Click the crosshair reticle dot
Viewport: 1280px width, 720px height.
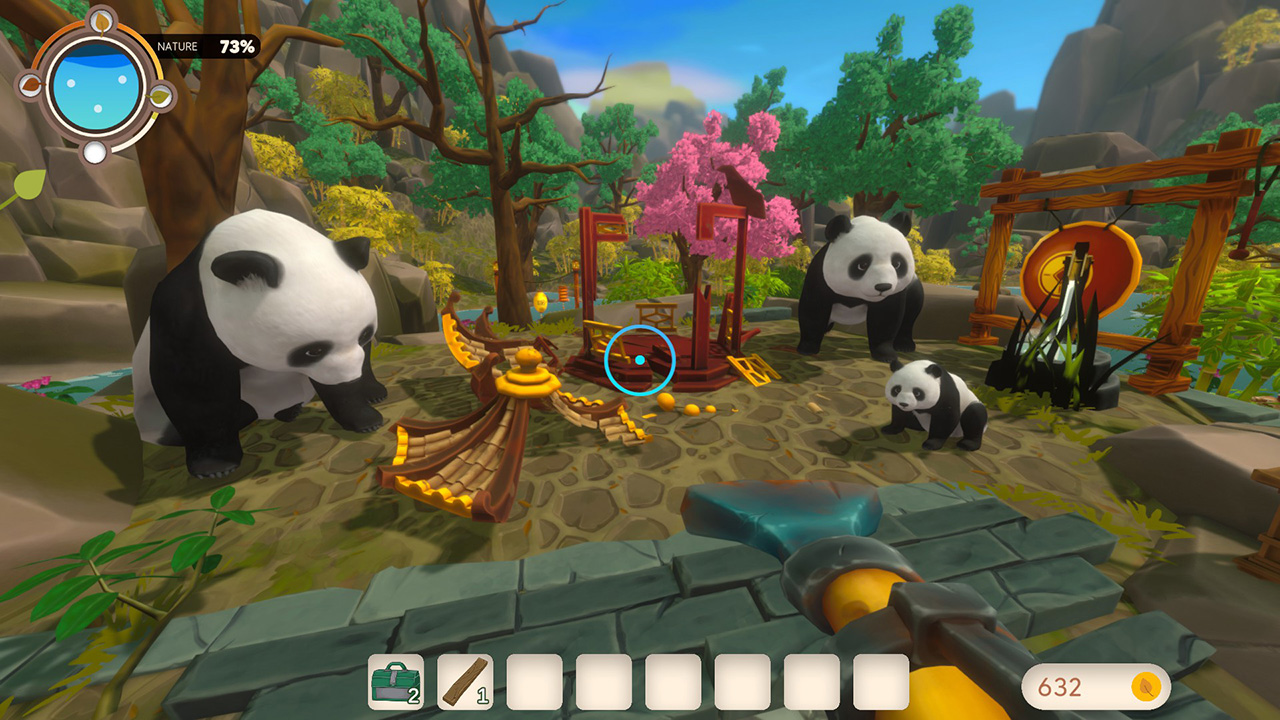coord(639,359)
